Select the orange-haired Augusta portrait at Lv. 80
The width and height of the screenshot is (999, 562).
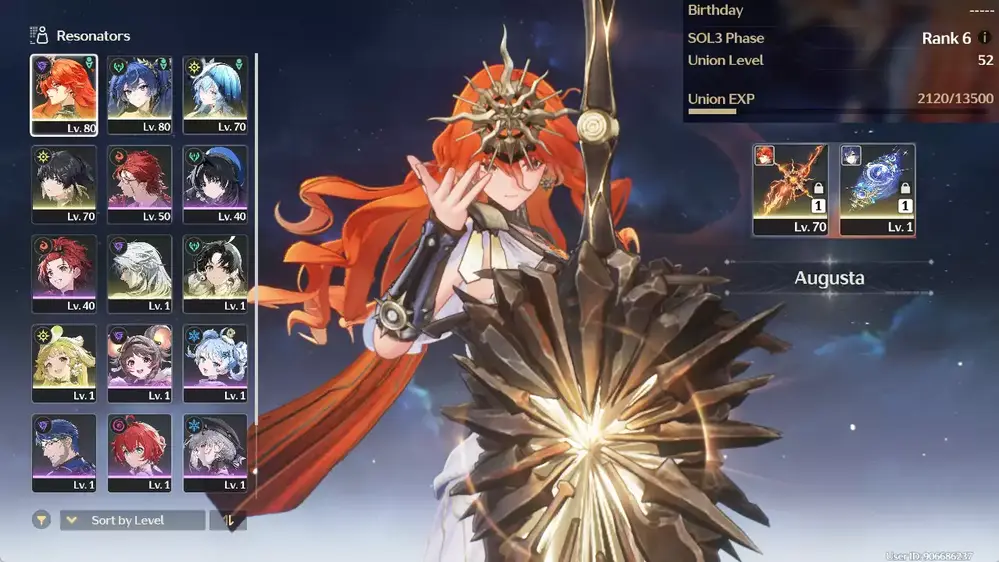click(64, 94)
